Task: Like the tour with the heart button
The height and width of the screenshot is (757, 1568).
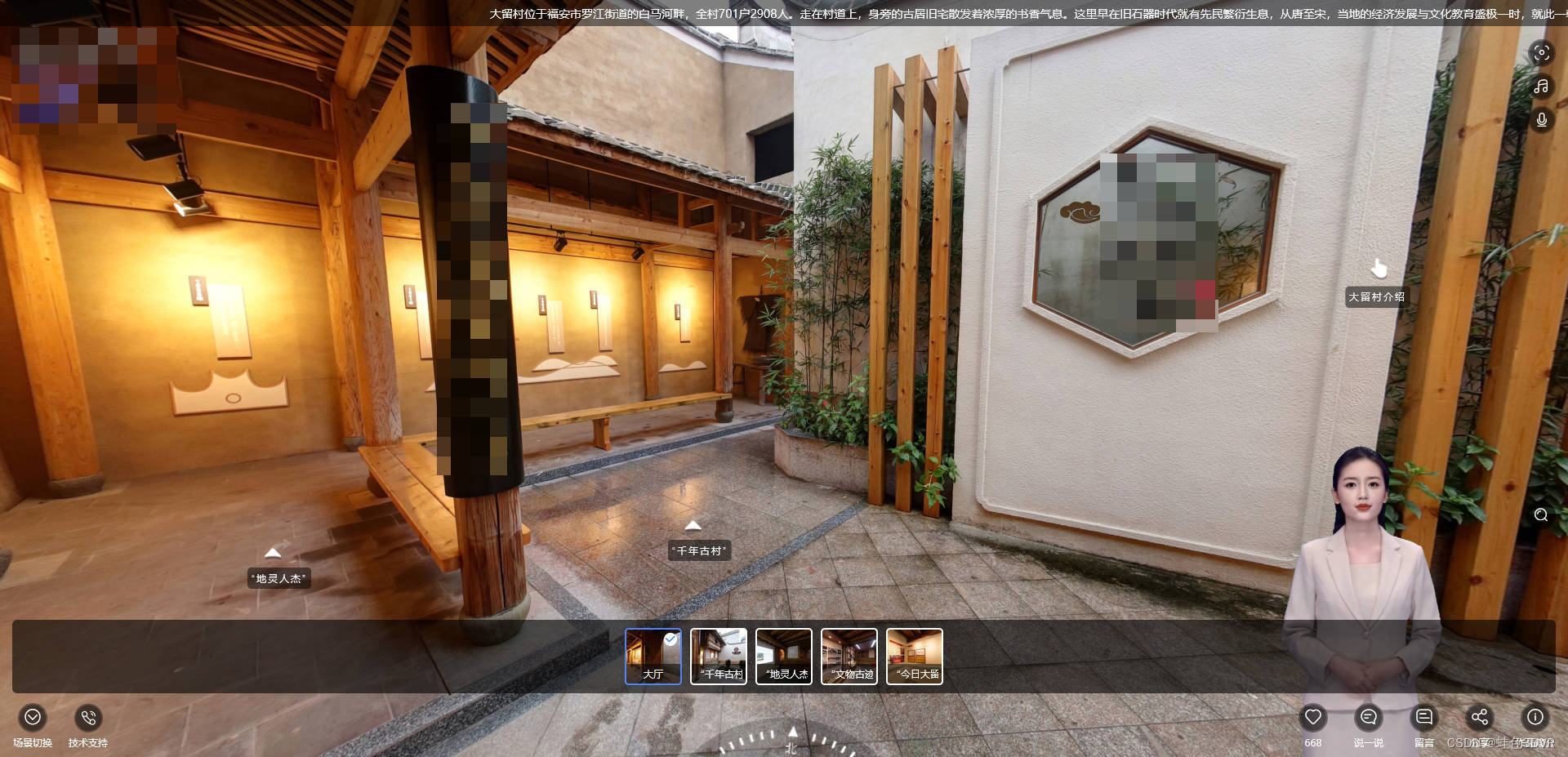Action: point(1313,718)
